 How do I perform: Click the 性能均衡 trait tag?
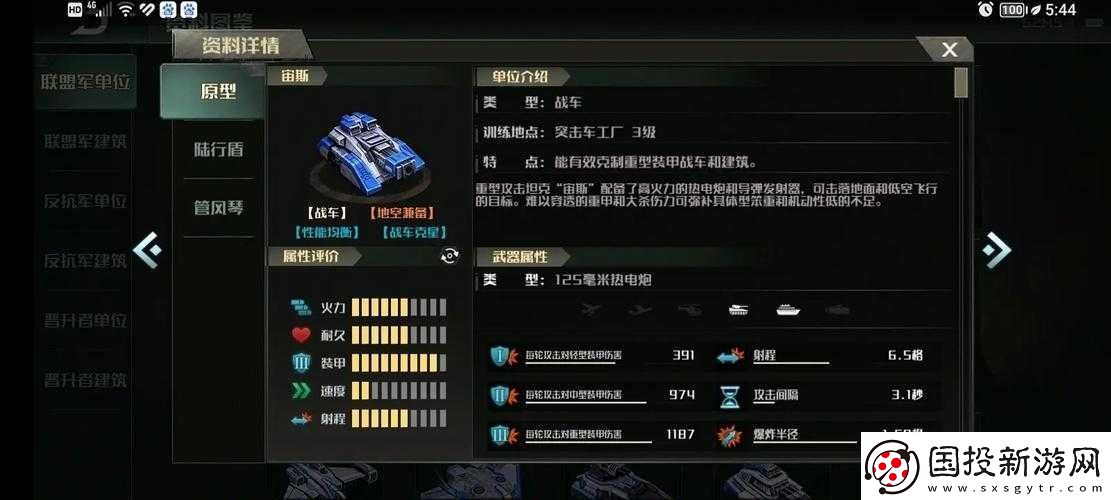tap(327, 233)
